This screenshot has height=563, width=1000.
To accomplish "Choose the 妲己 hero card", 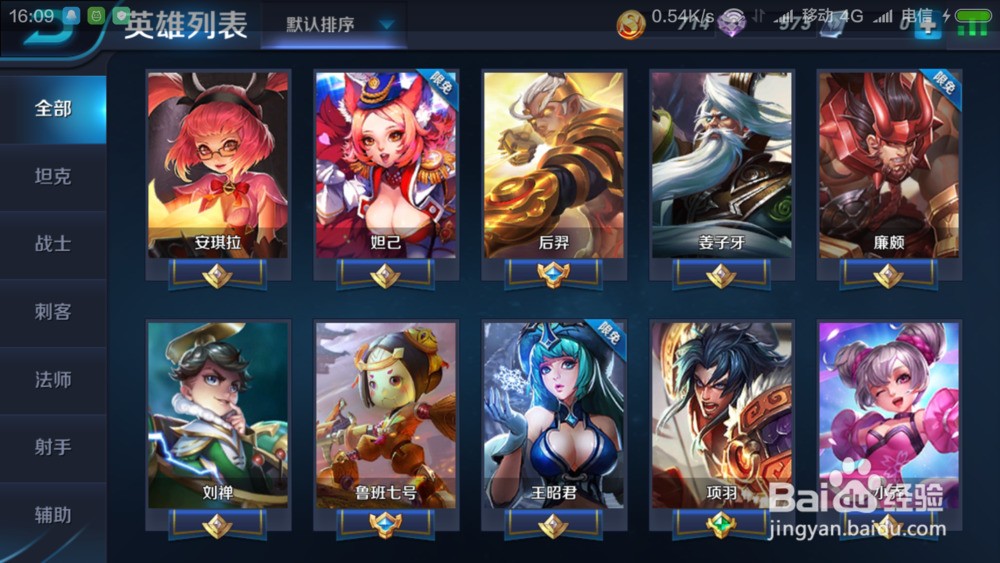I will [386, 165].
